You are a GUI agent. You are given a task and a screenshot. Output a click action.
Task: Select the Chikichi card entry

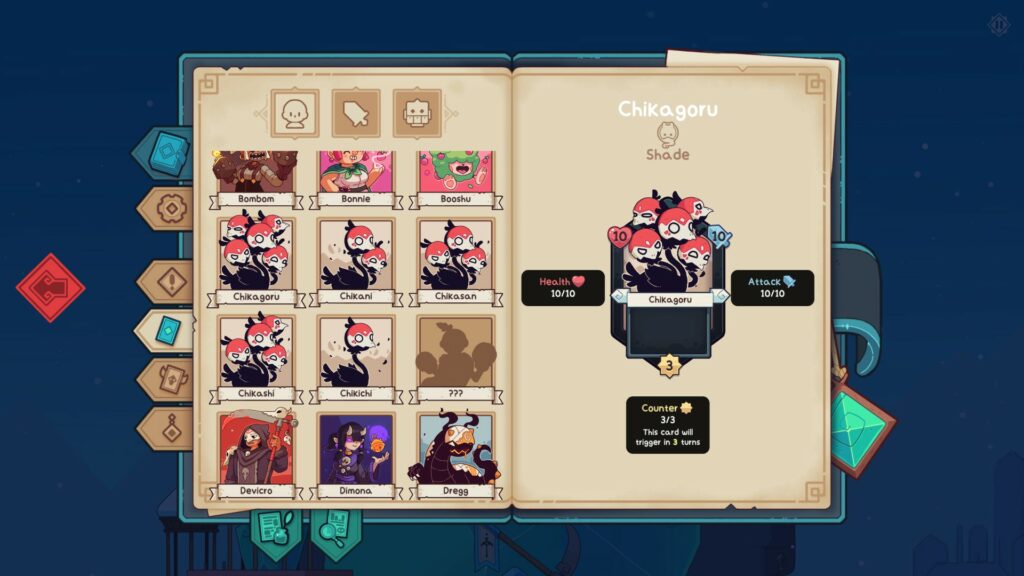pos(356,357)
